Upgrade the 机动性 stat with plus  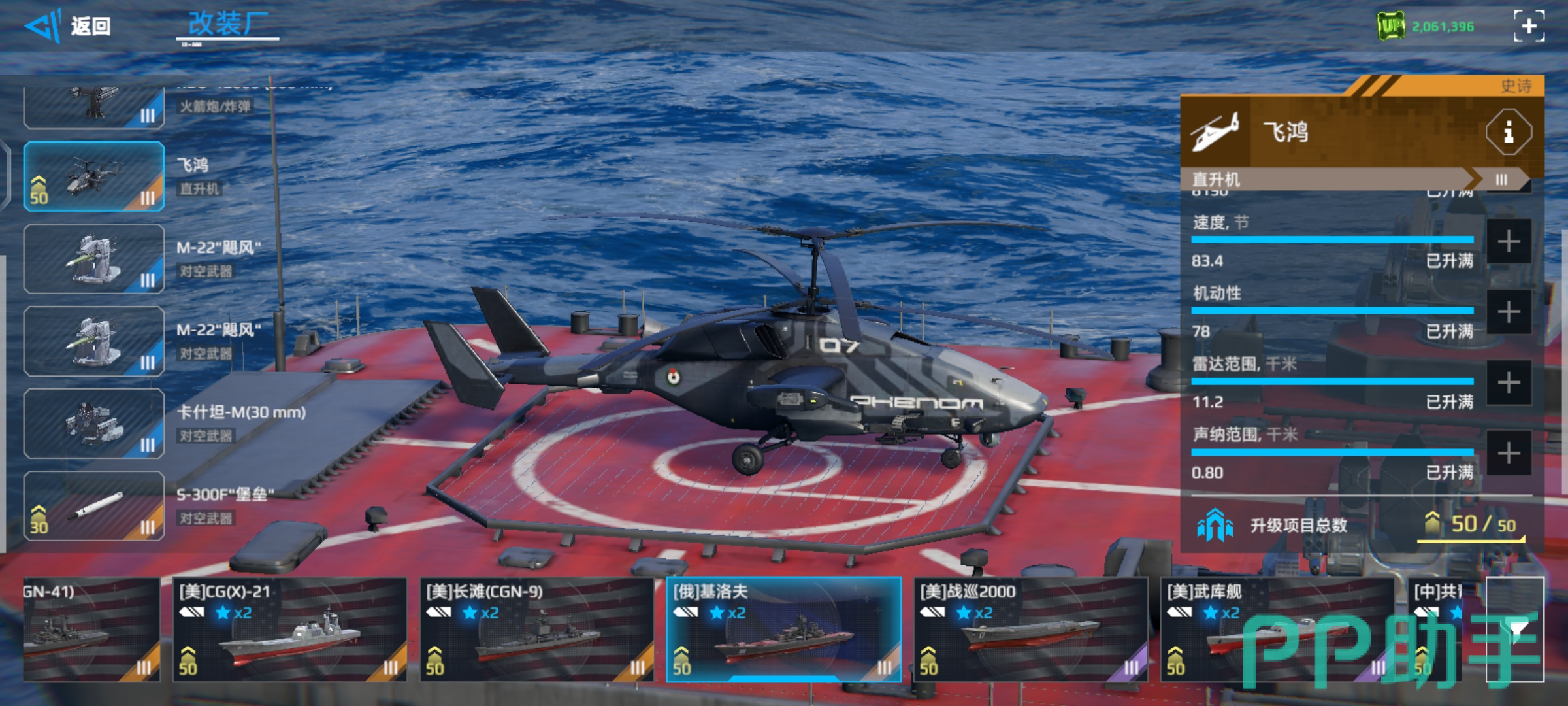[x=1509, y=312]
